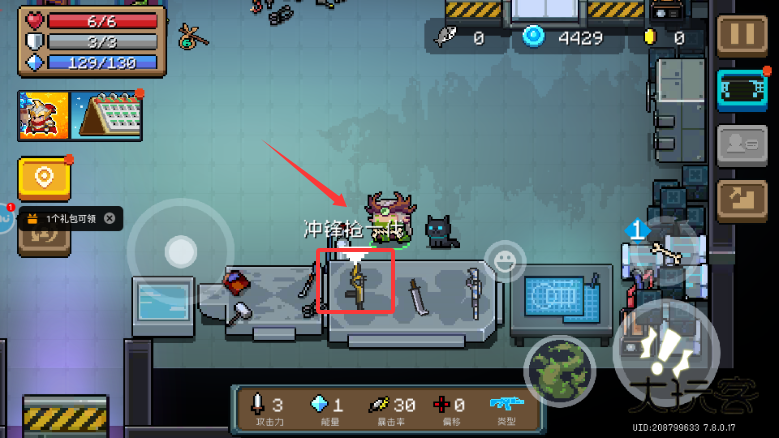Pause the game
This screenshot has height=438, width=779.
(742, 35)
